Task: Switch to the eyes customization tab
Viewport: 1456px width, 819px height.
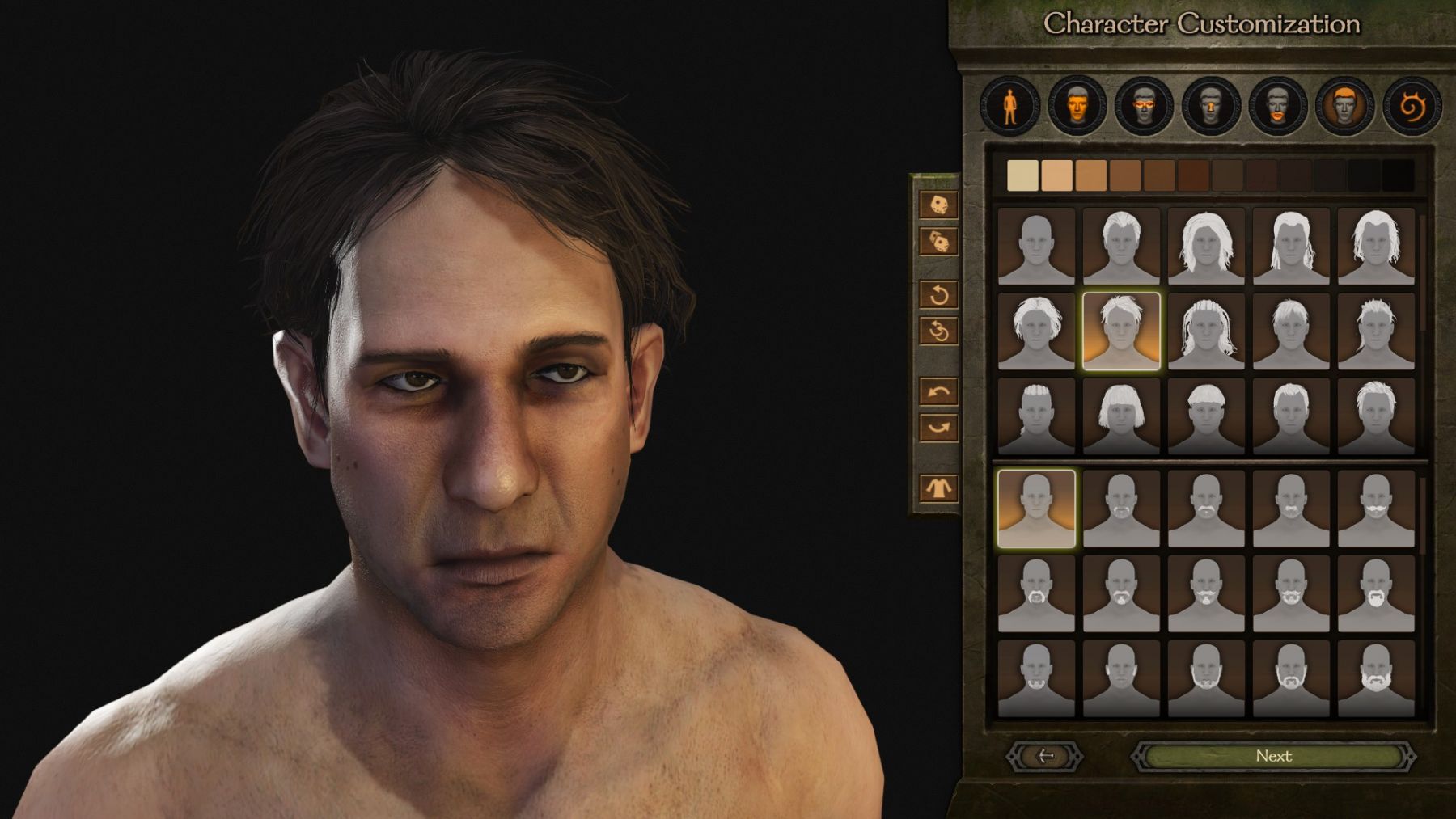Action: click(1143, 106)
